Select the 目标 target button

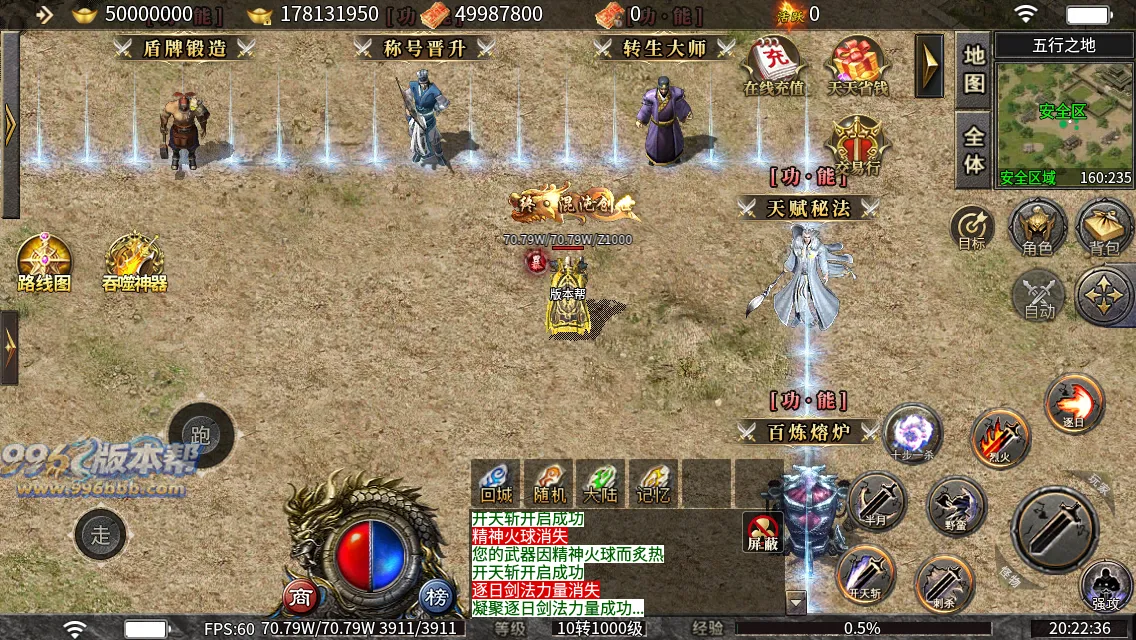(x=971, y=229)
